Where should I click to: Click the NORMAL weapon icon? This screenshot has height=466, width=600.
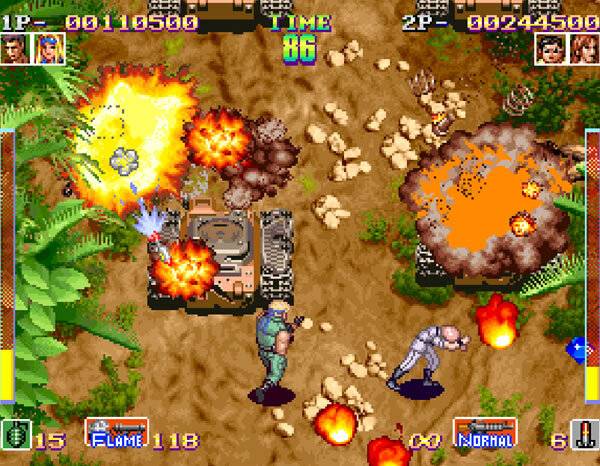pos(485,431)
